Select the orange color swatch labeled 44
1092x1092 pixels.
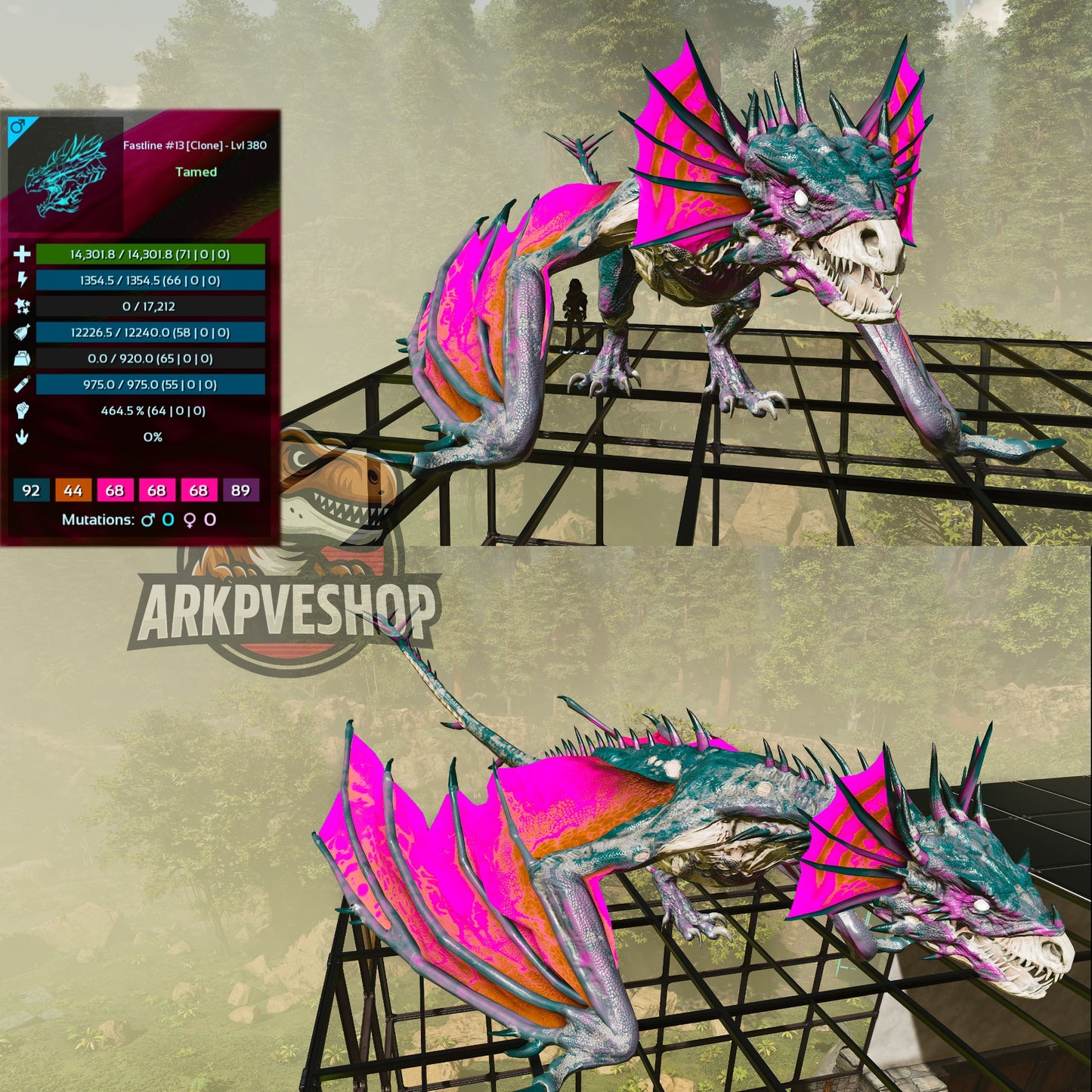click(x=73, y=491)
